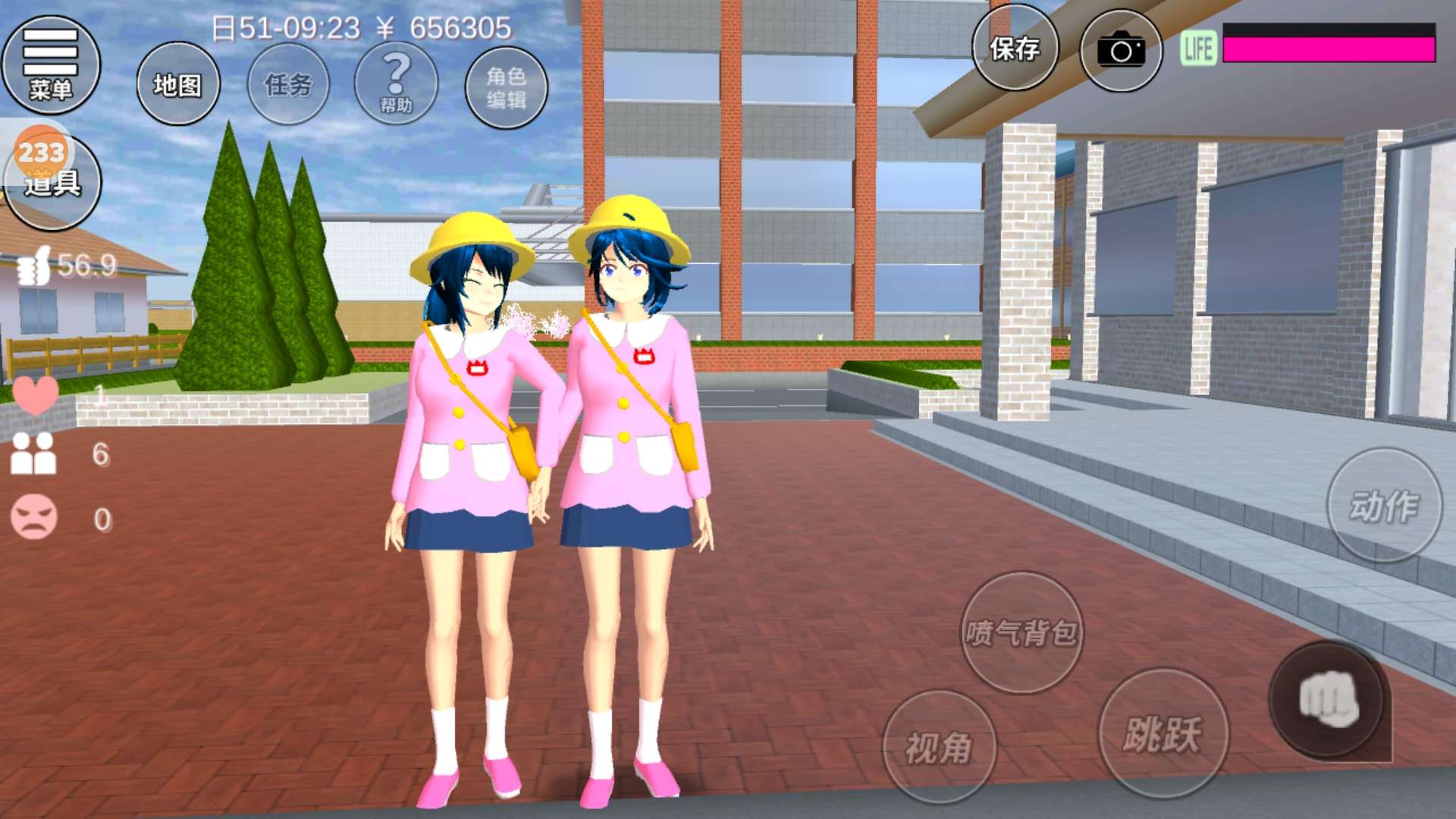This screenshot has width=1456, height=819.
Task: Open the 动作 actions menu
Action: point(1384,506)
